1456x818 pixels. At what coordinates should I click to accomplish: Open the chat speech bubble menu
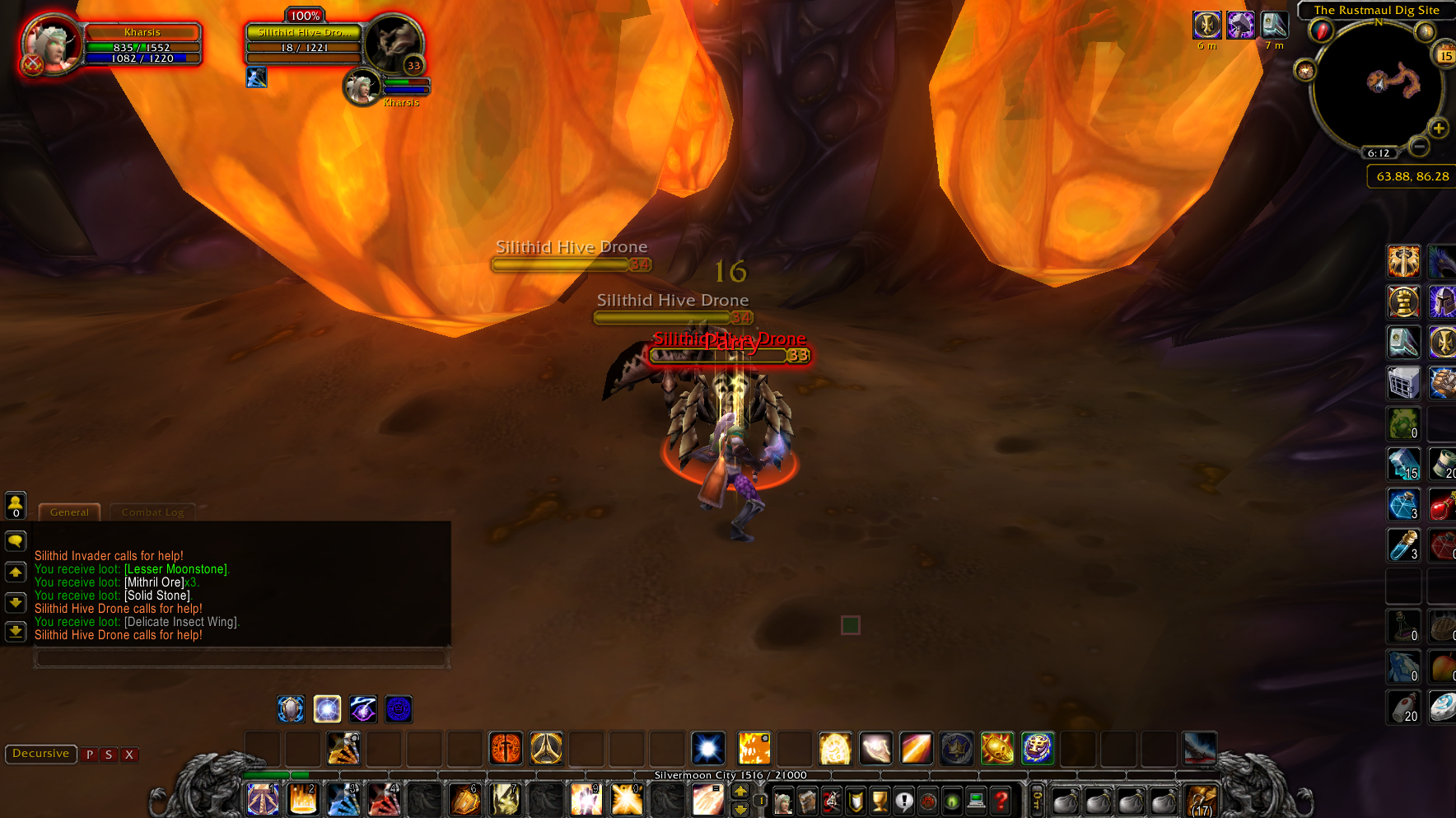coord(16,541)
